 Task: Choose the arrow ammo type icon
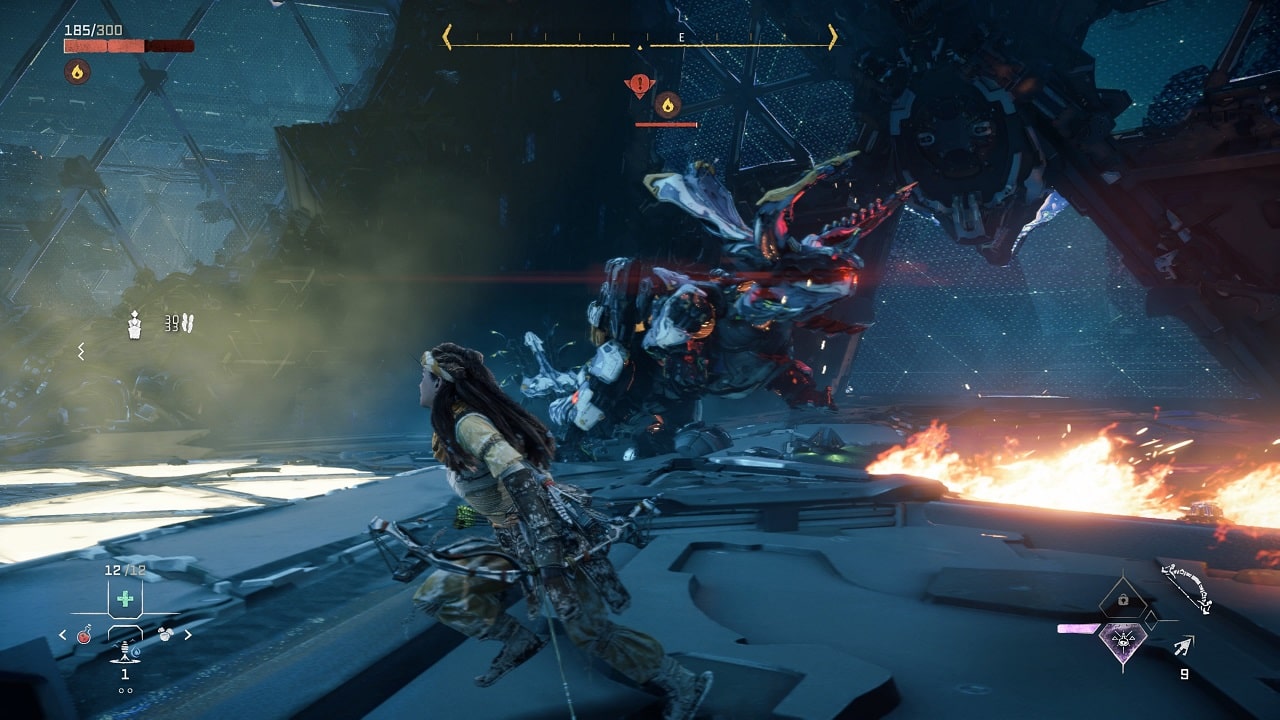point(1185,647)
